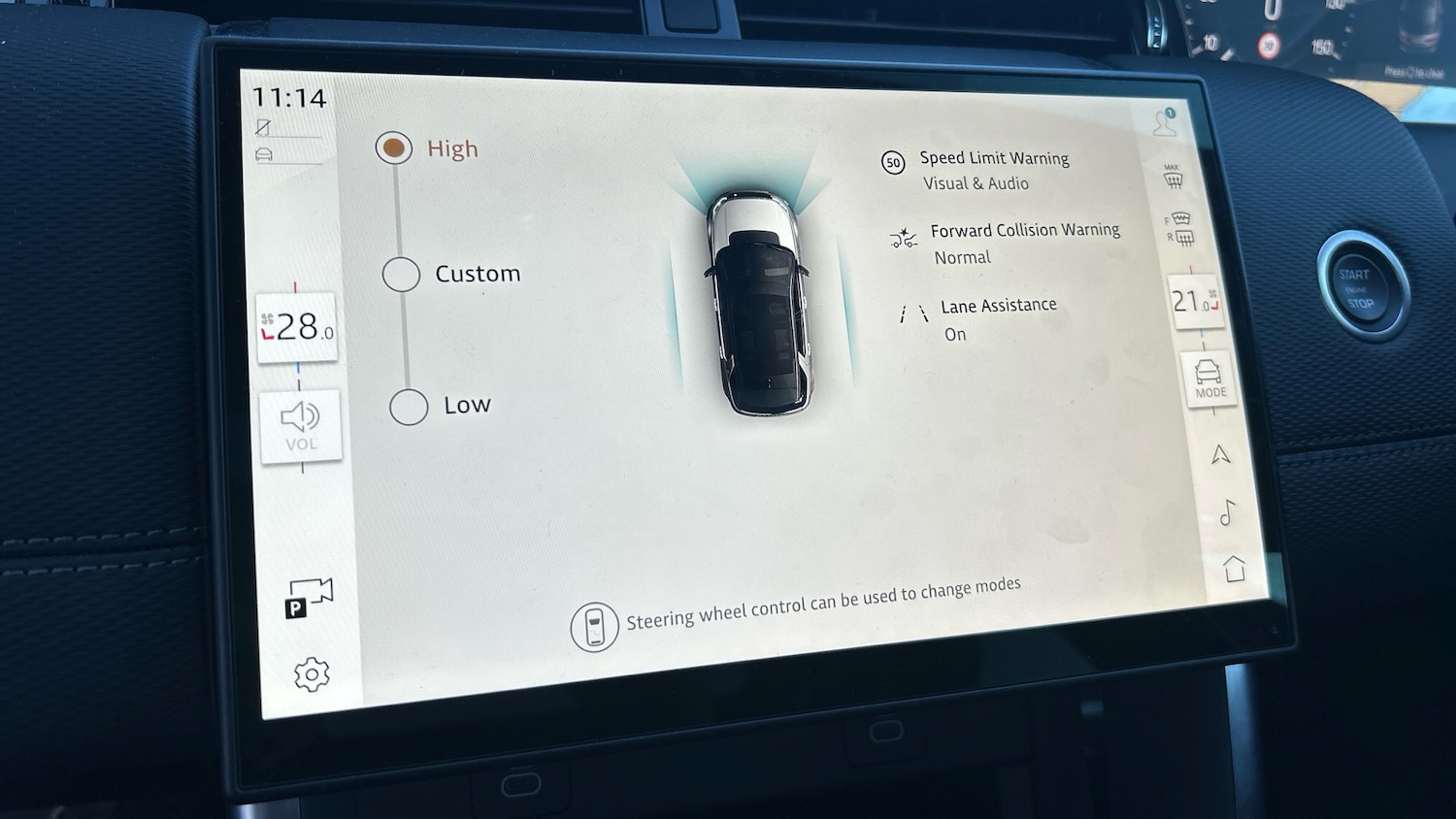
Task: Choose the Custom assistance mode
Action: pyautogui.click(x=401, y=275)
